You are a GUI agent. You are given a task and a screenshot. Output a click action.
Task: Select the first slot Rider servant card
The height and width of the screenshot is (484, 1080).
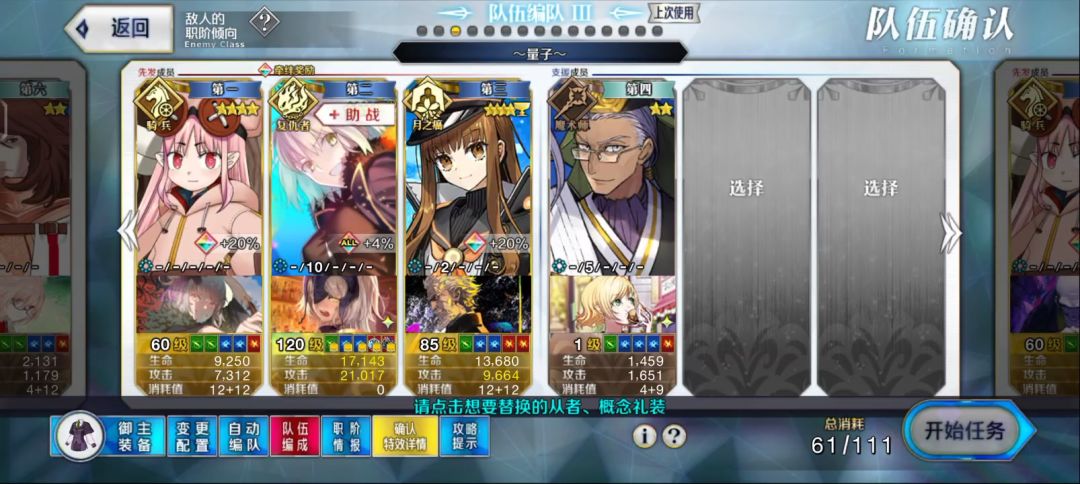pyautogui.click(x=199, y=180)
